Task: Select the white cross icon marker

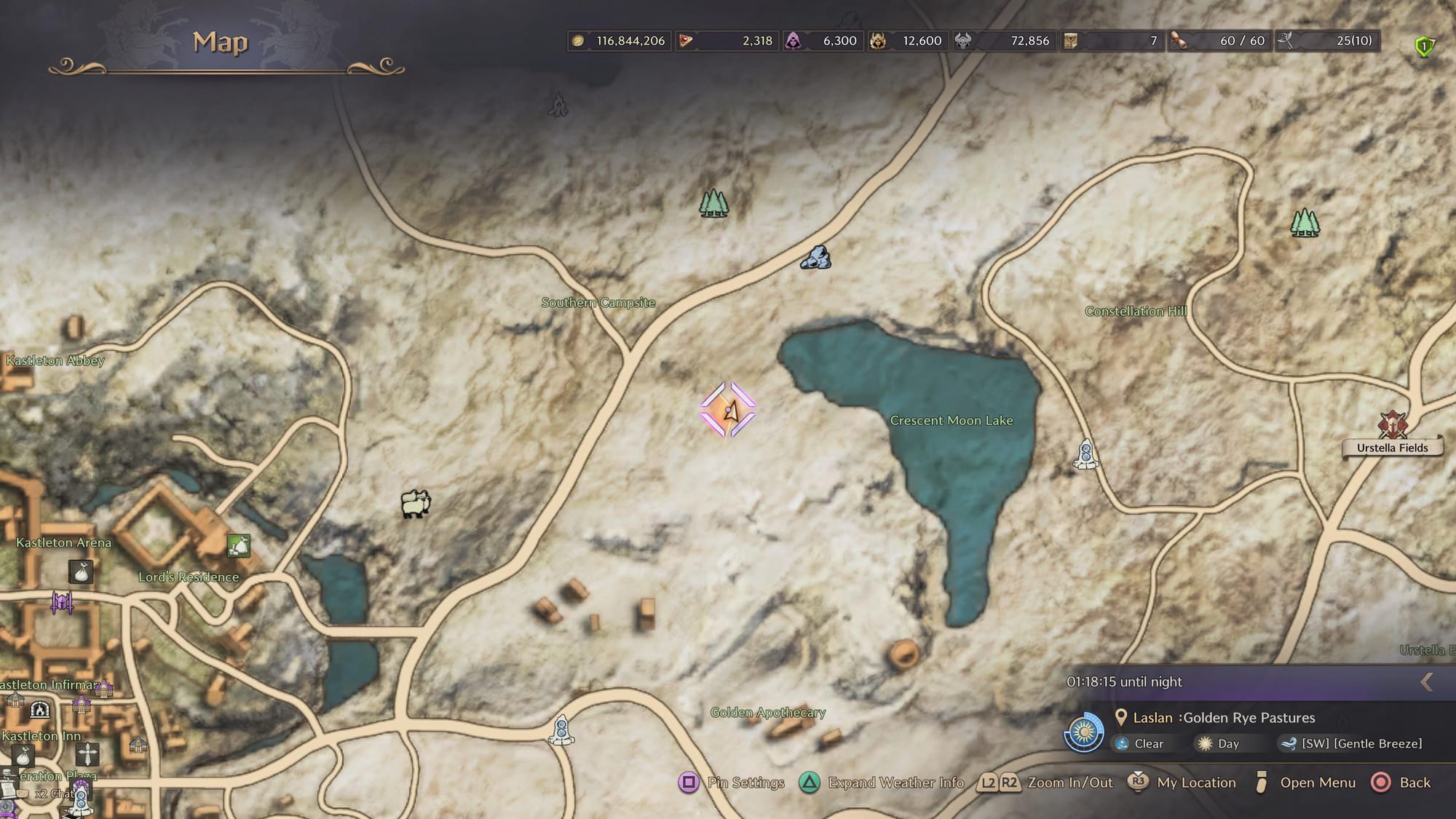Action: point(87,753)
